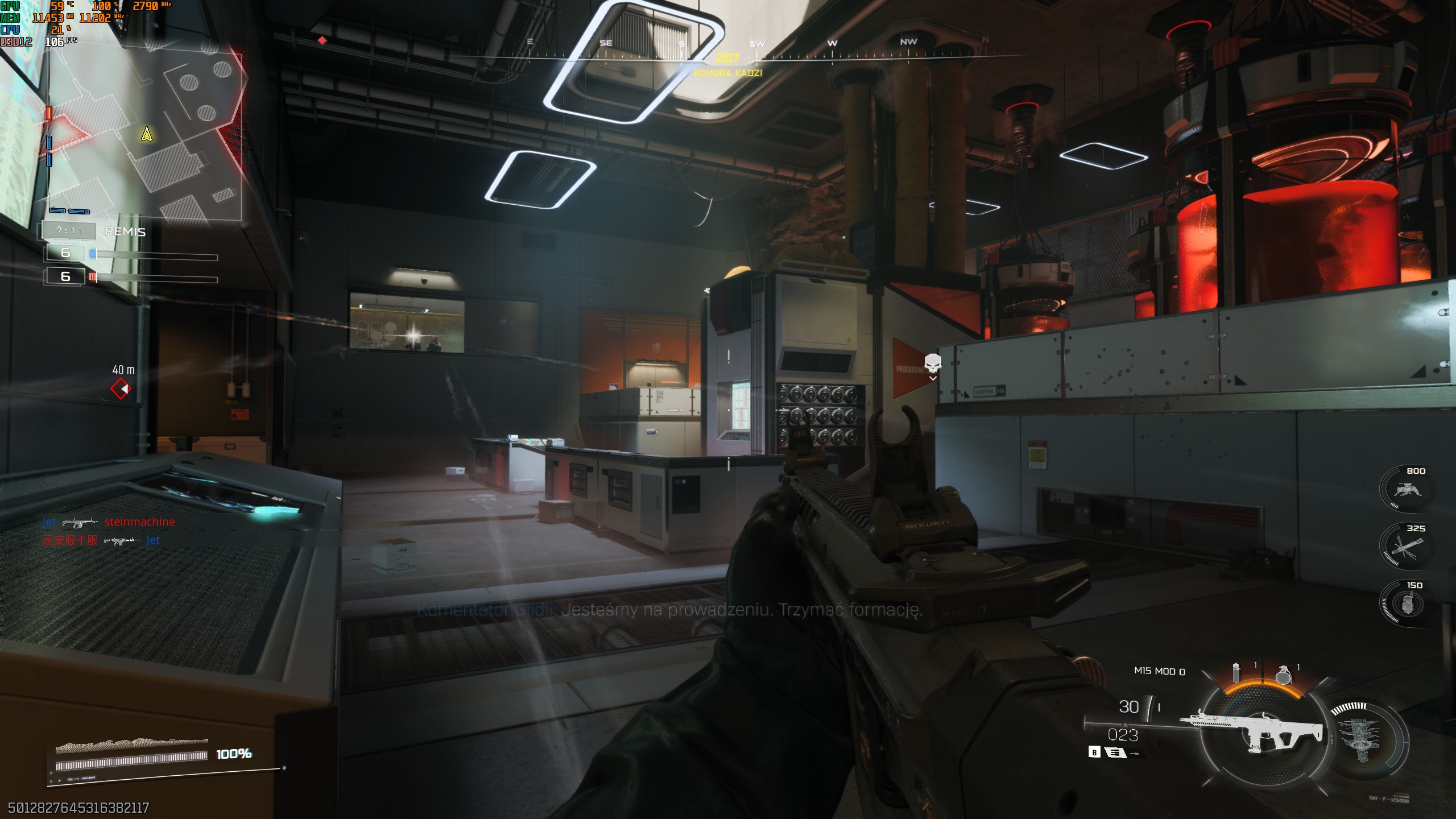Click the yellow player arrow on minimap
Viewport: 1456px width, 819px height.
tap(147, 134)
